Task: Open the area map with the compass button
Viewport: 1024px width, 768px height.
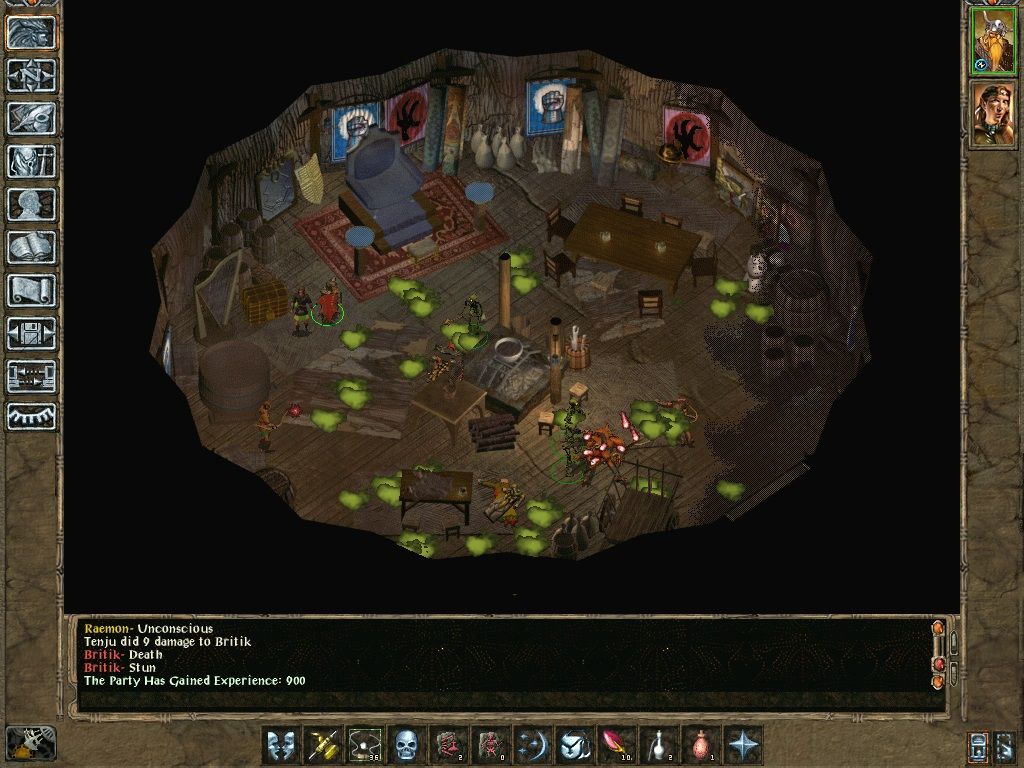Action: point(31,75)
